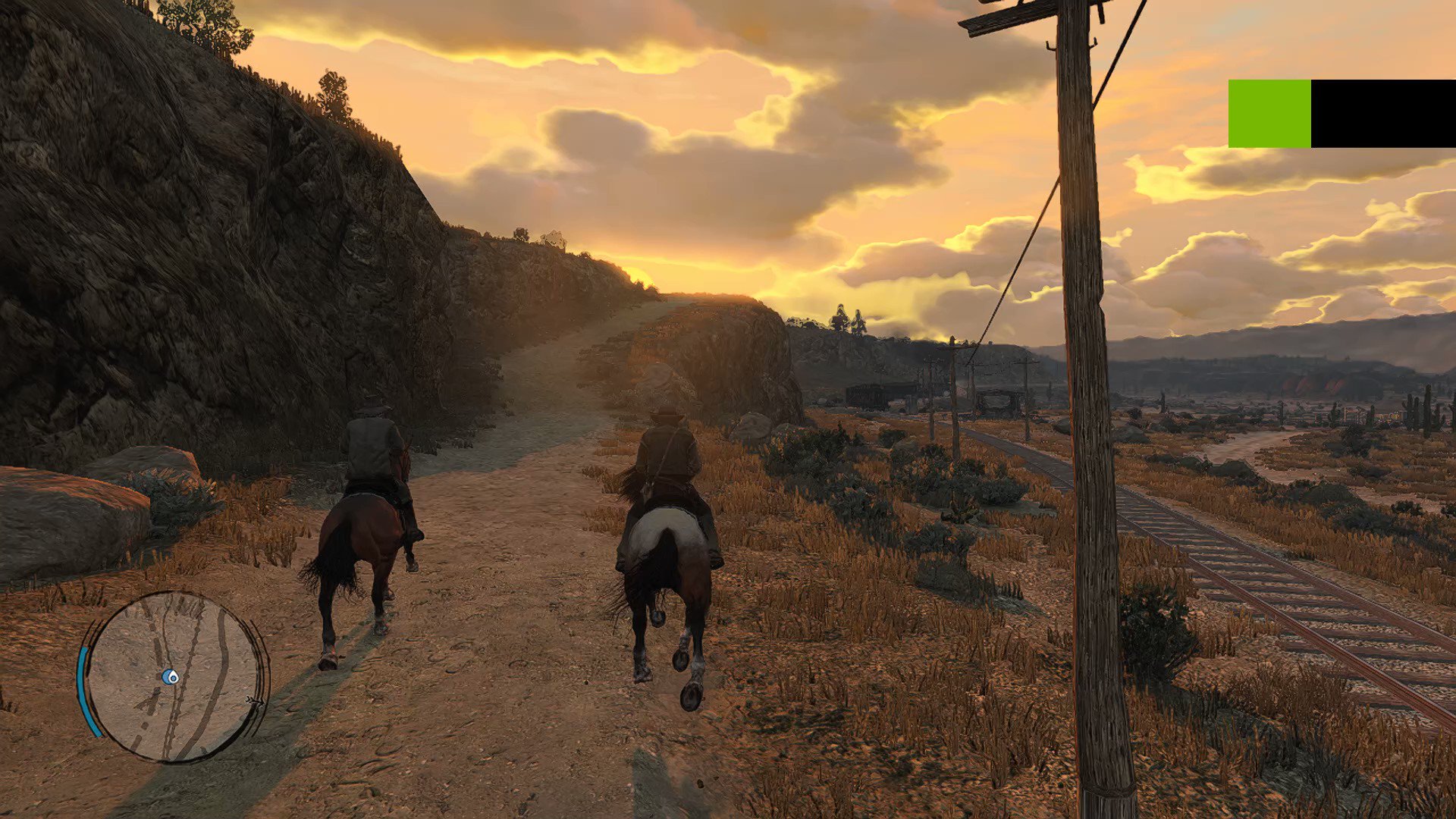The image size is (1456, 819).
Task: Click the green indicator square top-right
Action: click(1271, 114)
